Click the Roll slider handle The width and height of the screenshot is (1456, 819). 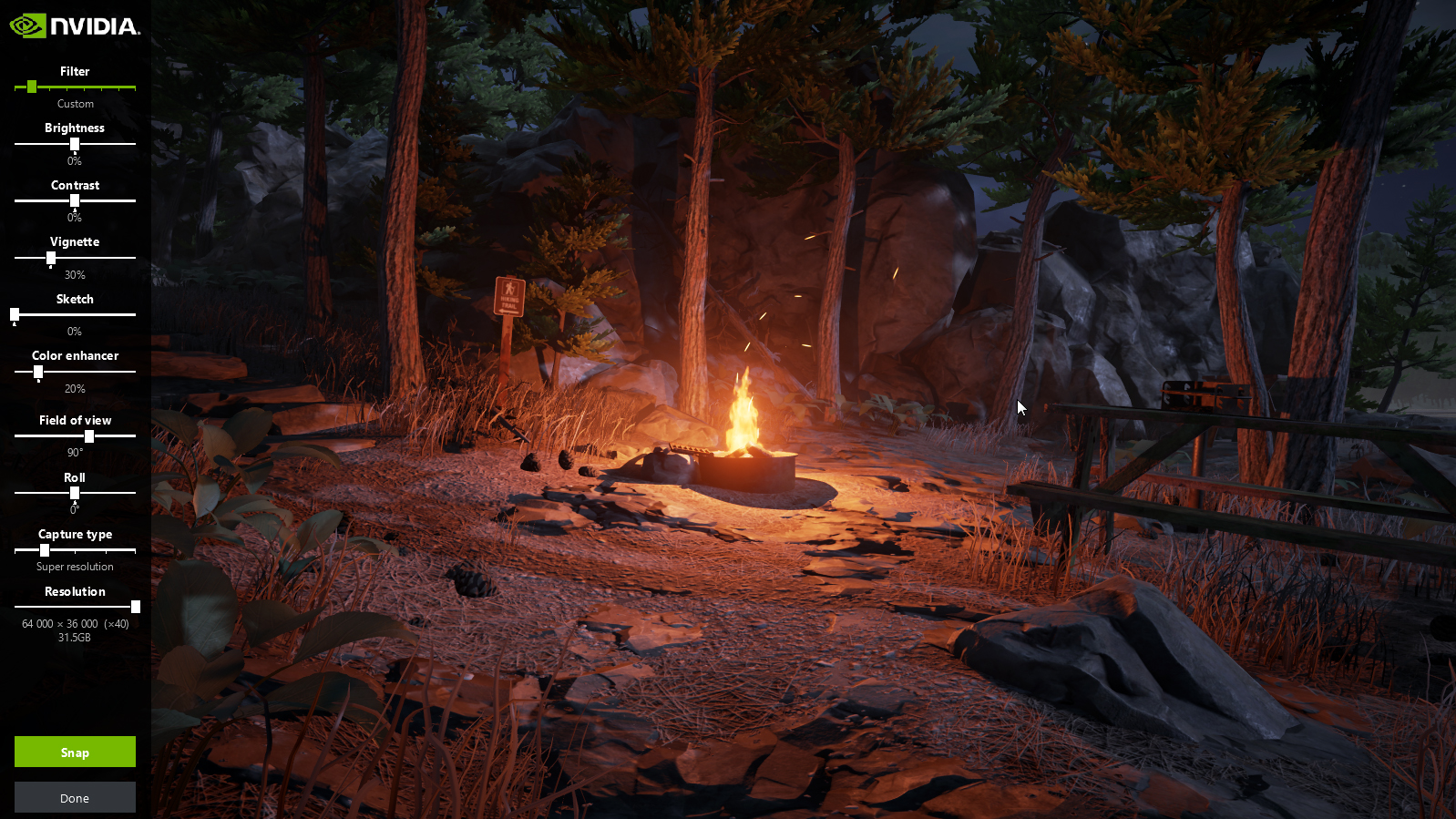point(75,493)
